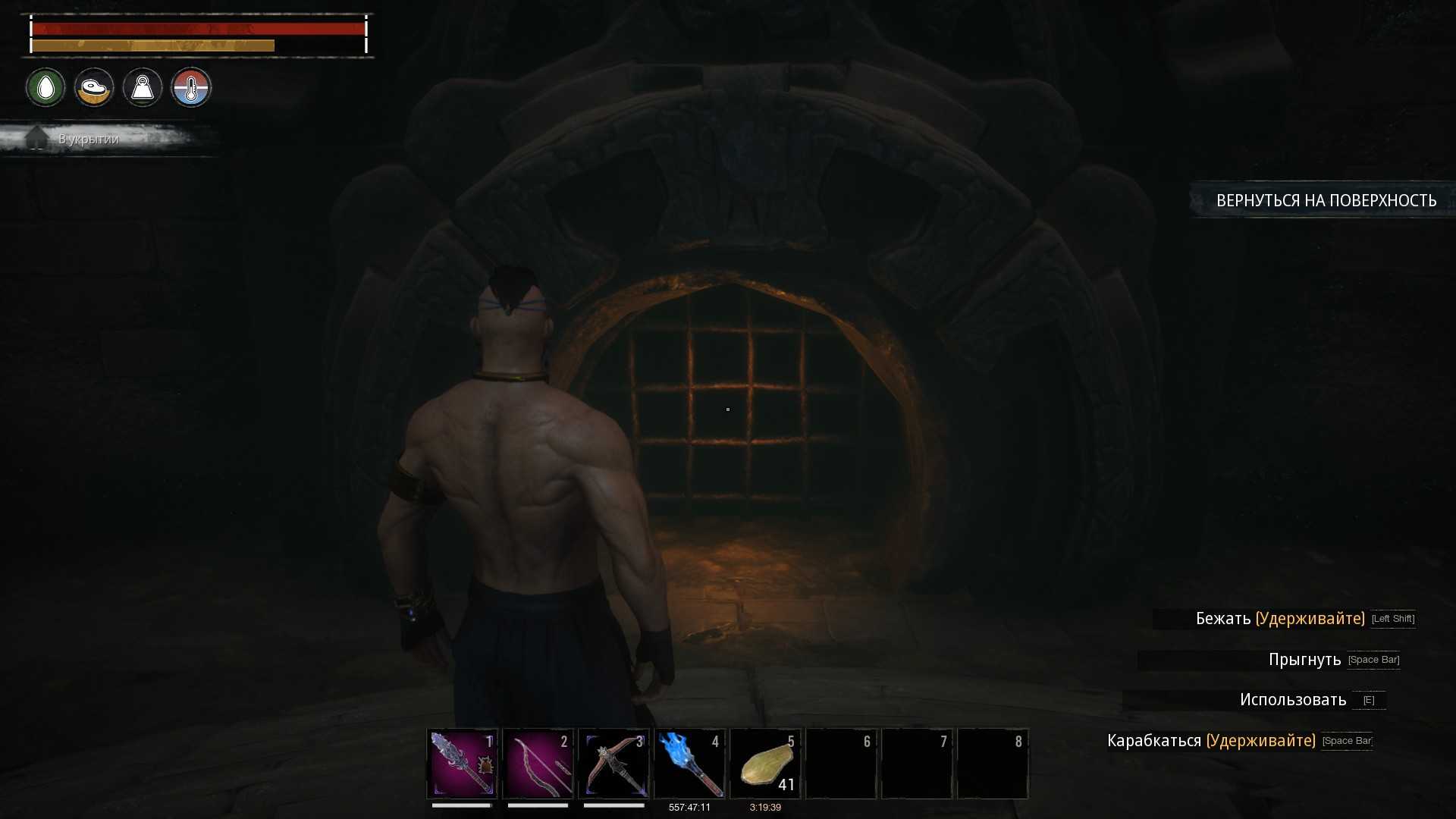Click the weight encumbrance icon
The height and width of the screenshot is (819, 1456).
pyautogui.click(x=143, y=88)
